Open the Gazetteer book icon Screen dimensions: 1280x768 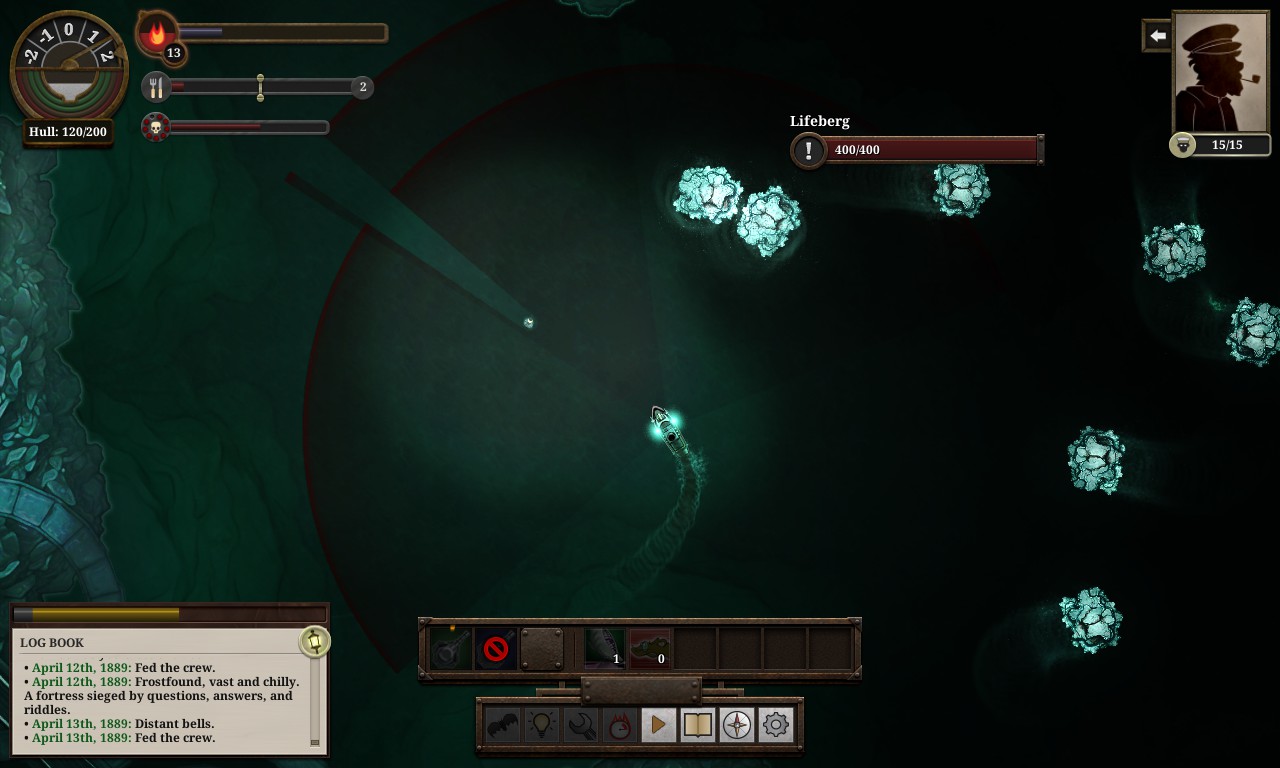tap(697, 724)
